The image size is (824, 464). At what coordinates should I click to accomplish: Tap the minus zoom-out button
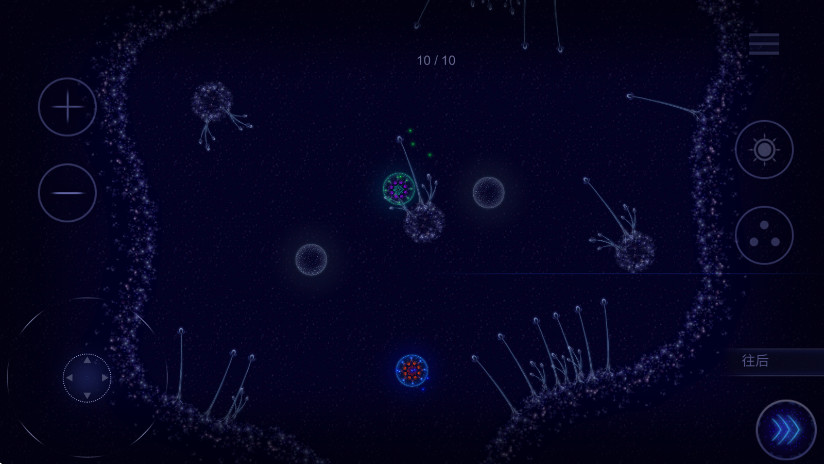(67, 192)
